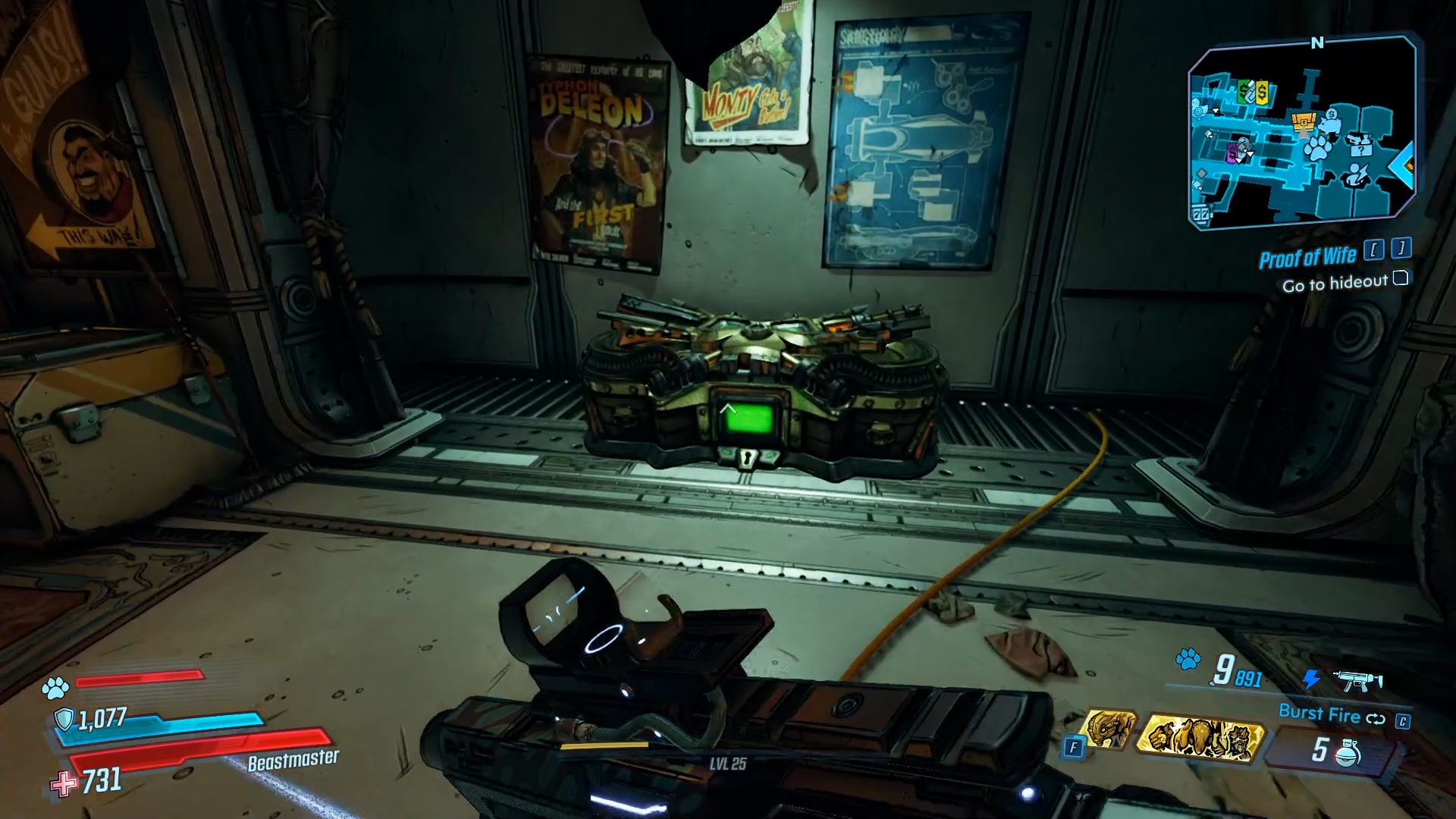Expand the minimap using the right chevron arrow
The image size is (1456, 819).
(x=1403, y=167)
